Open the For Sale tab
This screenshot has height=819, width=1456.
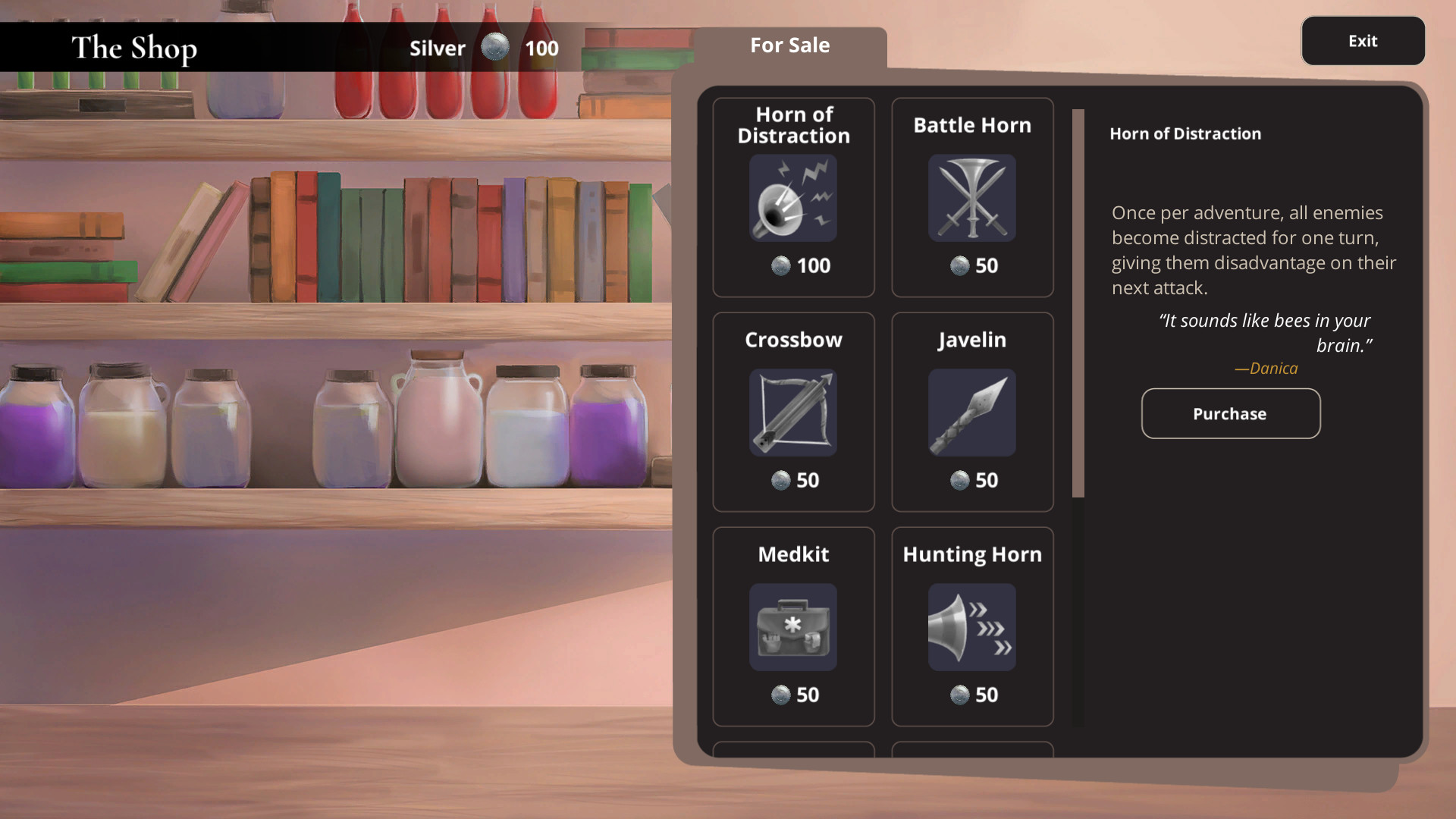point(789,45)
